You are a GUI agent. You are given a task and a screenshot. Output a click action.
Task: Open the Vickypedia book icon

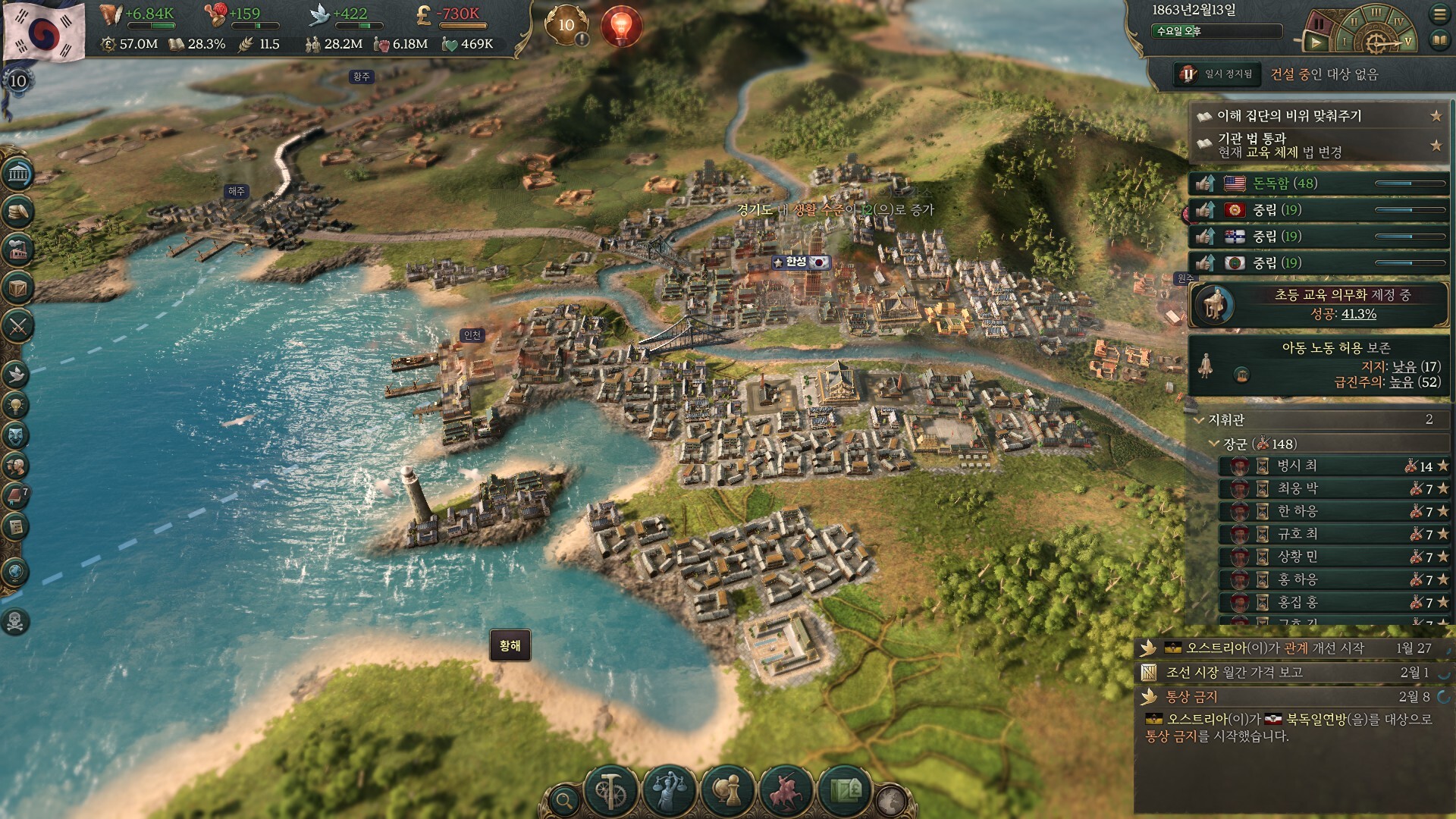pyautogui.click(x=1439, y=40)
